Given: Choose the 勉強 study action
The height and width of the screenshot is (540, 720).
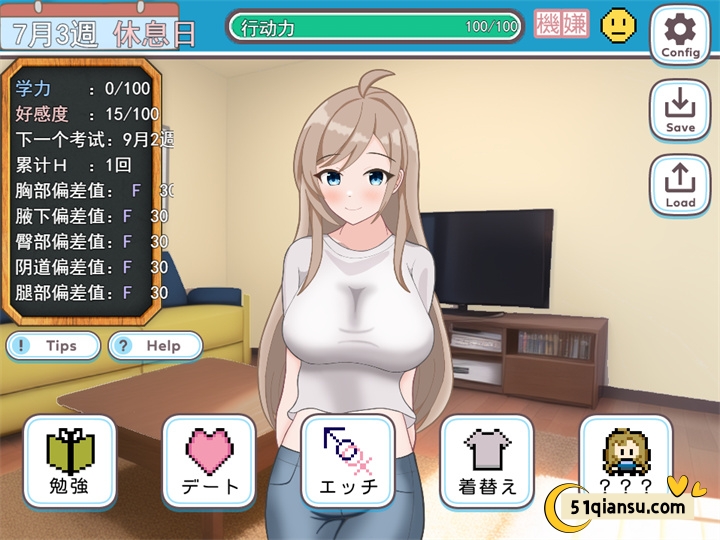Looking at the screenshot, I should click(x=70, y=461).
